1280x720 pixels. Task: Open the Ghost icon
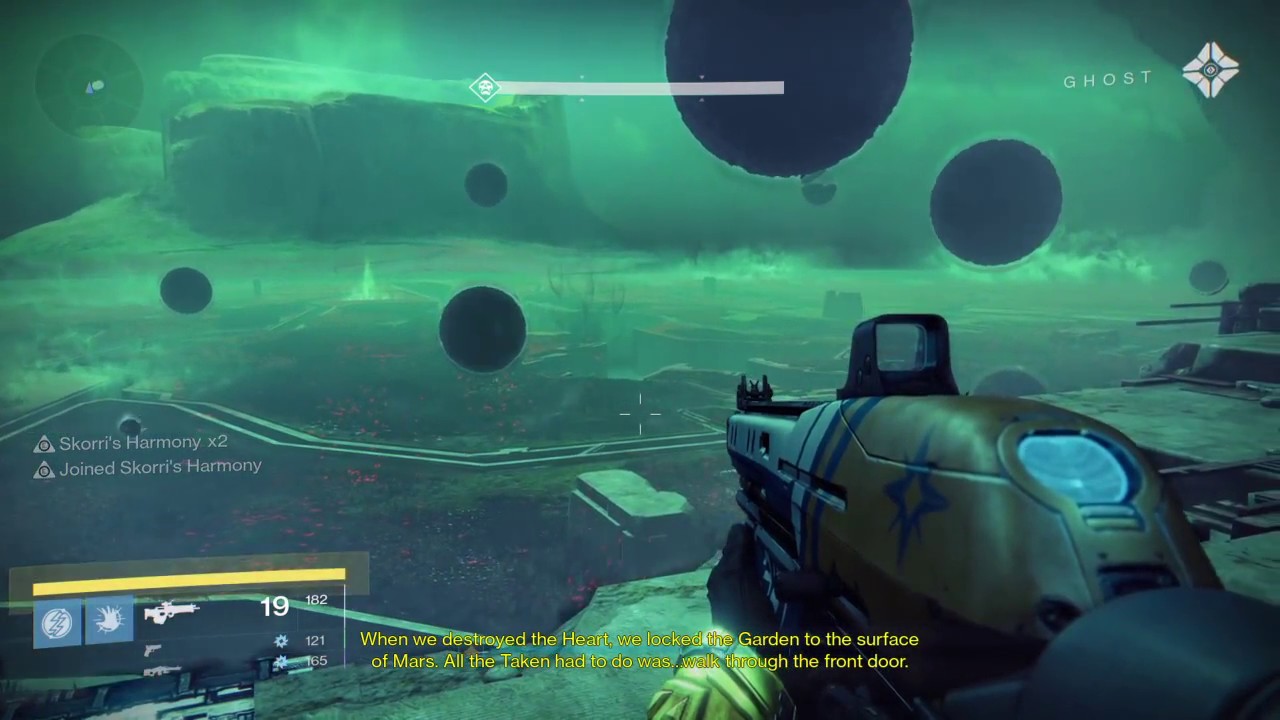1210,70
